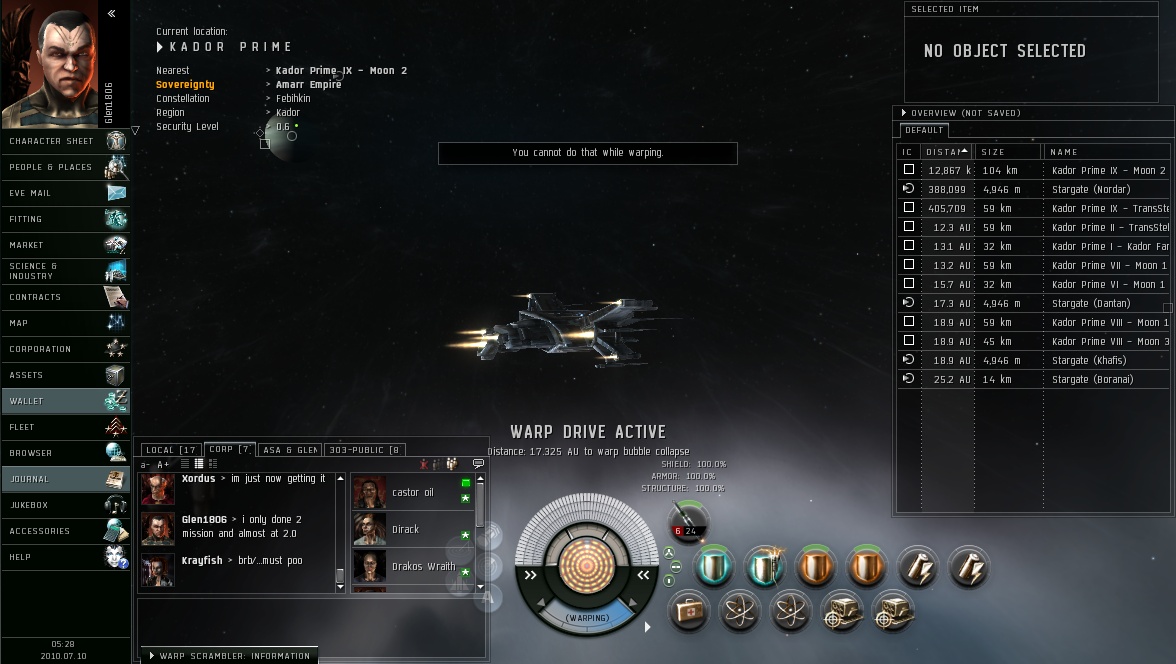Expand the Warp Scrambler information bar
Viewport: 1176px width, 664px height.
point(229,656)
